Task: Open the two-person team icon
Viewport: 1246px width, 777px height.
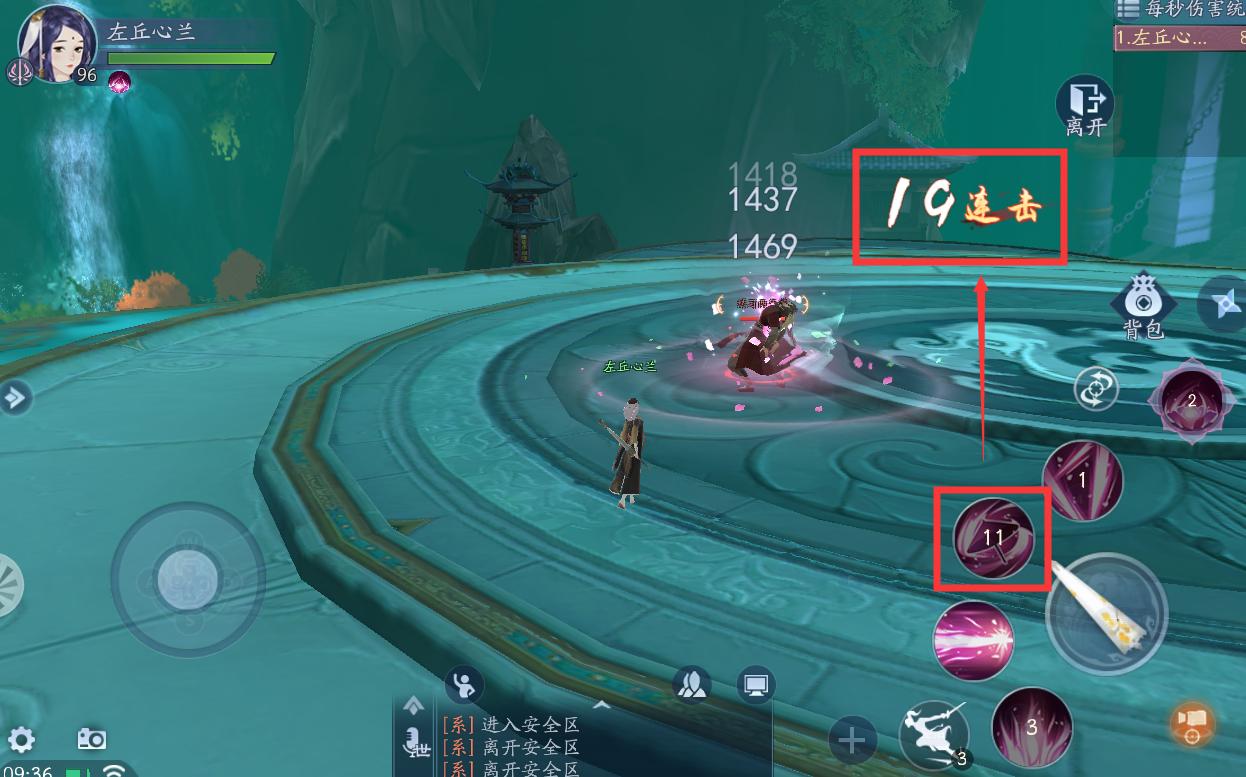Action: click(x=692, y=684)
